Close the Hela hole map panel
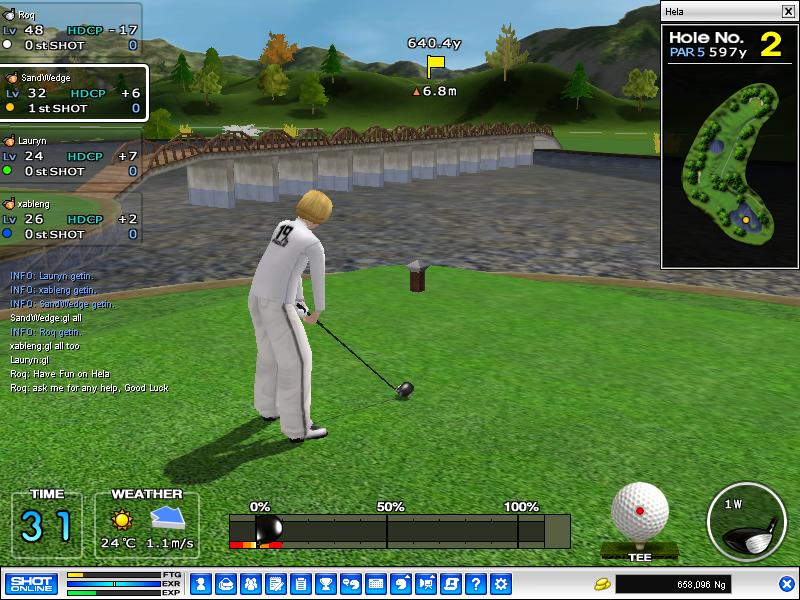Image resolution: width=800 pixels, height=600 pixels. click(x=787, y=12)
